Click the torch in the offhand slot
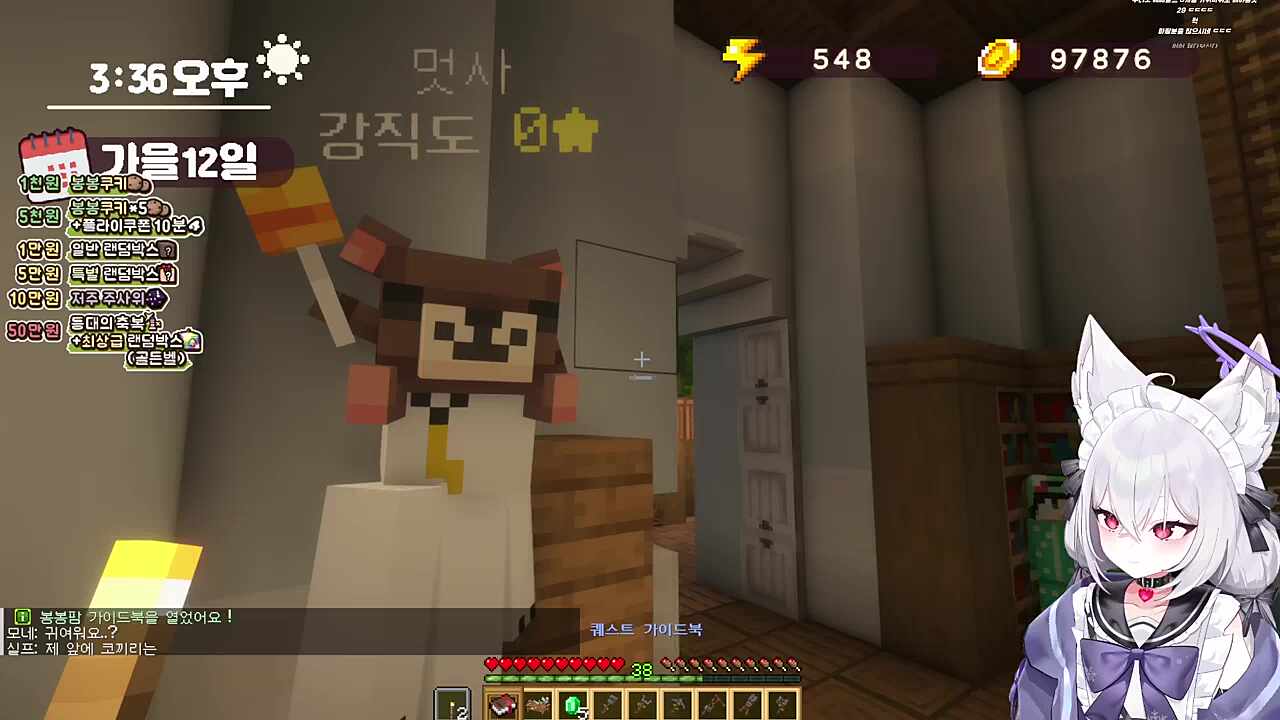 click(x=452, y=705)
